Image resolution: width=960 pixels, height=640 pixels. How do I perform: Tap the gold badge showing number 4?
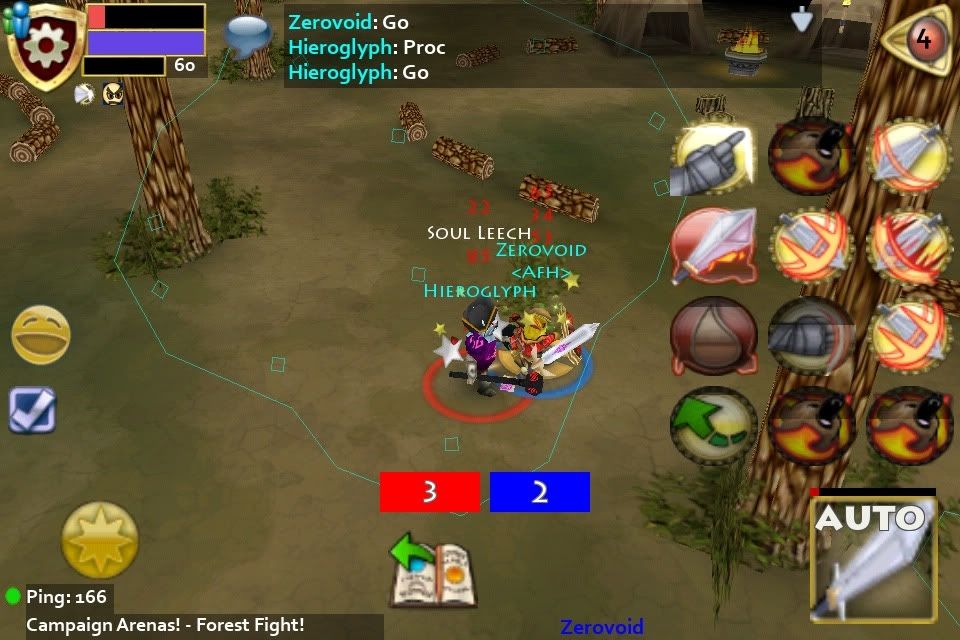point(922,40)
